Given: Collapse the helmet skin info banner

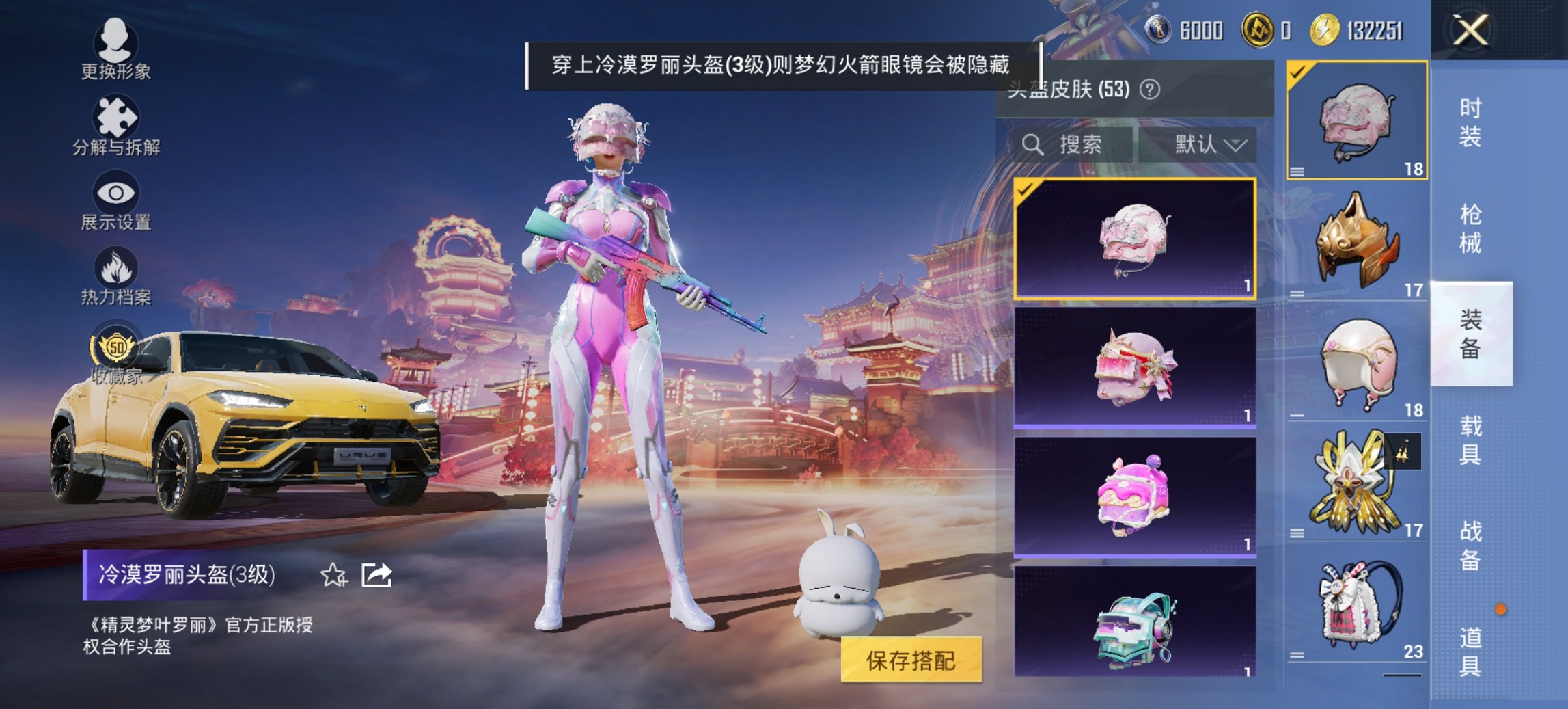Looking at the screenshot, I should [782, 65].
